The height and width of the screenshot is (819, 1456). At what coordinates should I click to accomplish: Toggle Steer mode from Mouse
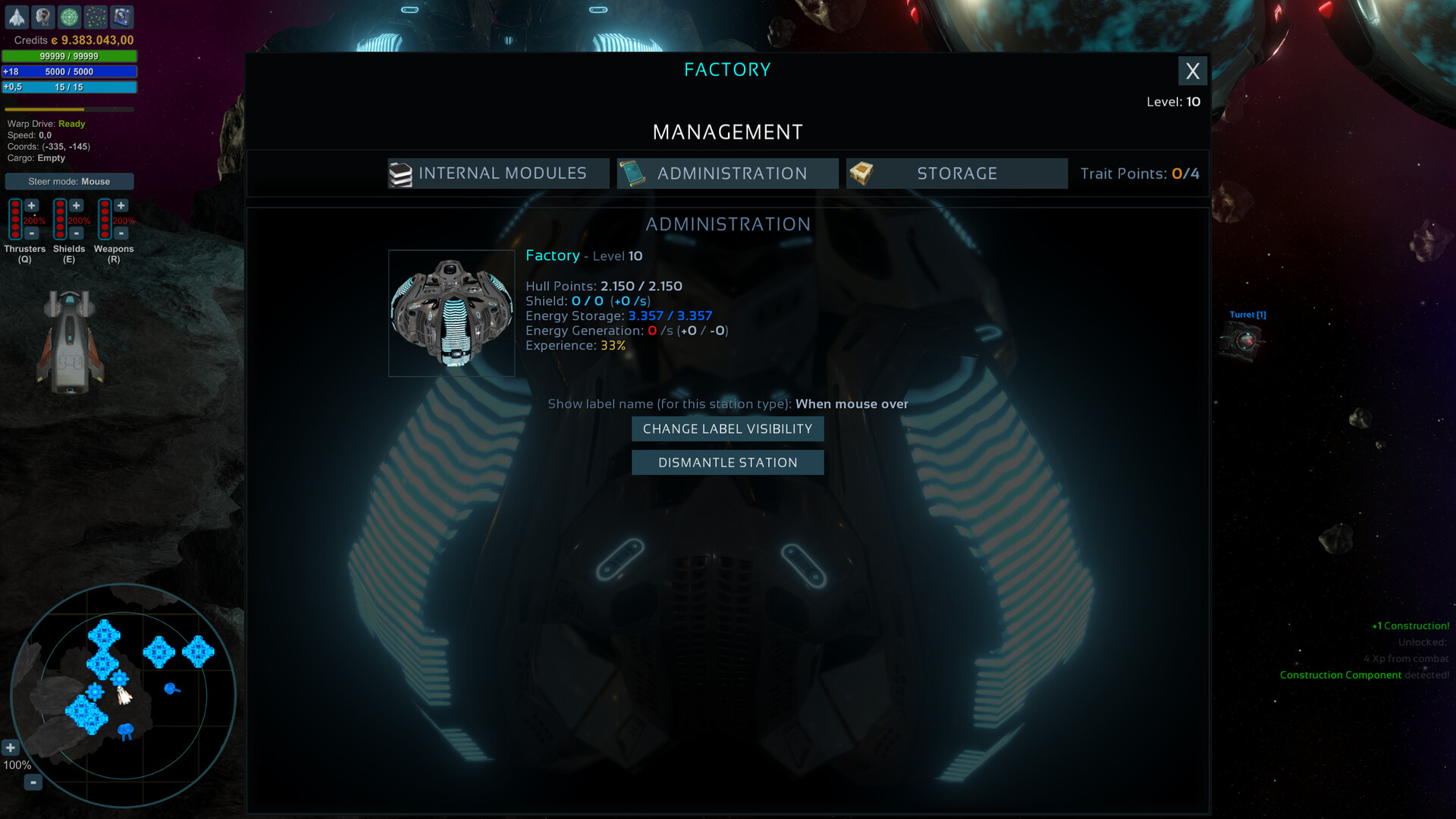pyautogui.click(x=69, y=181)
